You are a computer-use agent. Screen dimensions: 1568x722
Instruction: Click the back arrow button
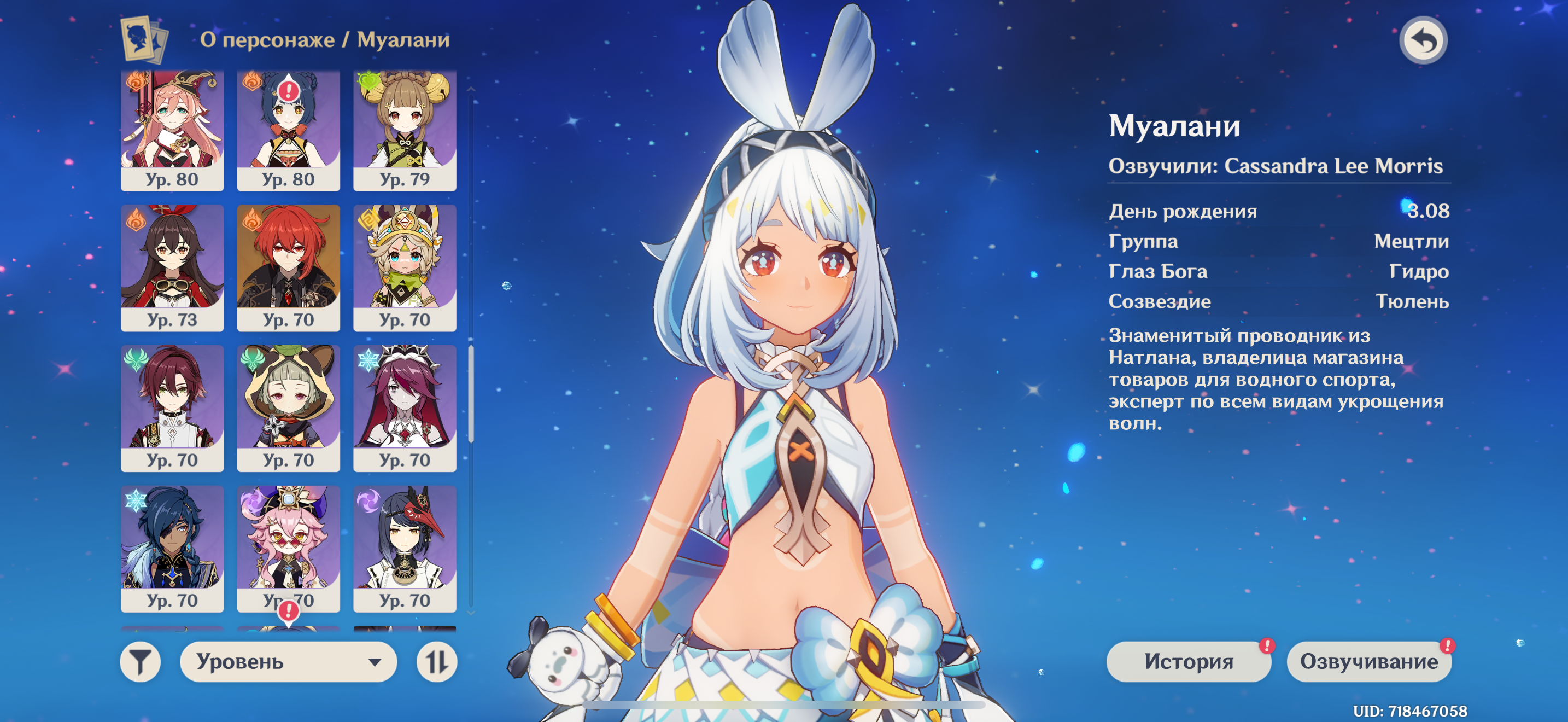click(x=1423, y=41)
